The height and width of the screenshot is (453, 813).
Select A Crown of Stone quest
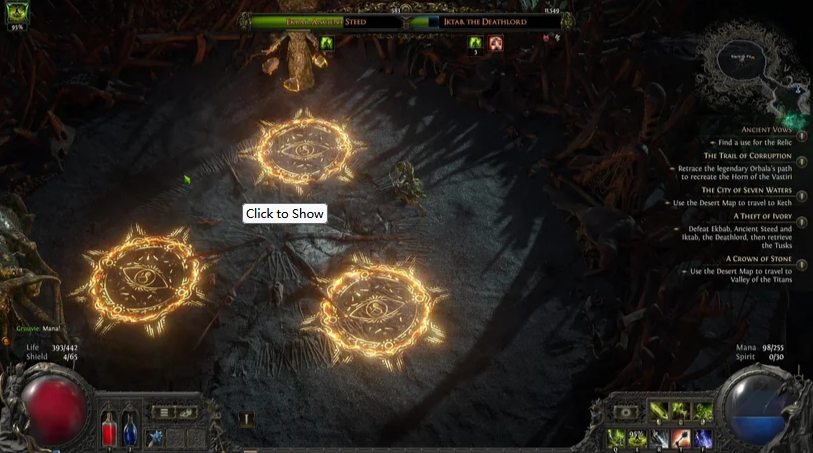758,258
